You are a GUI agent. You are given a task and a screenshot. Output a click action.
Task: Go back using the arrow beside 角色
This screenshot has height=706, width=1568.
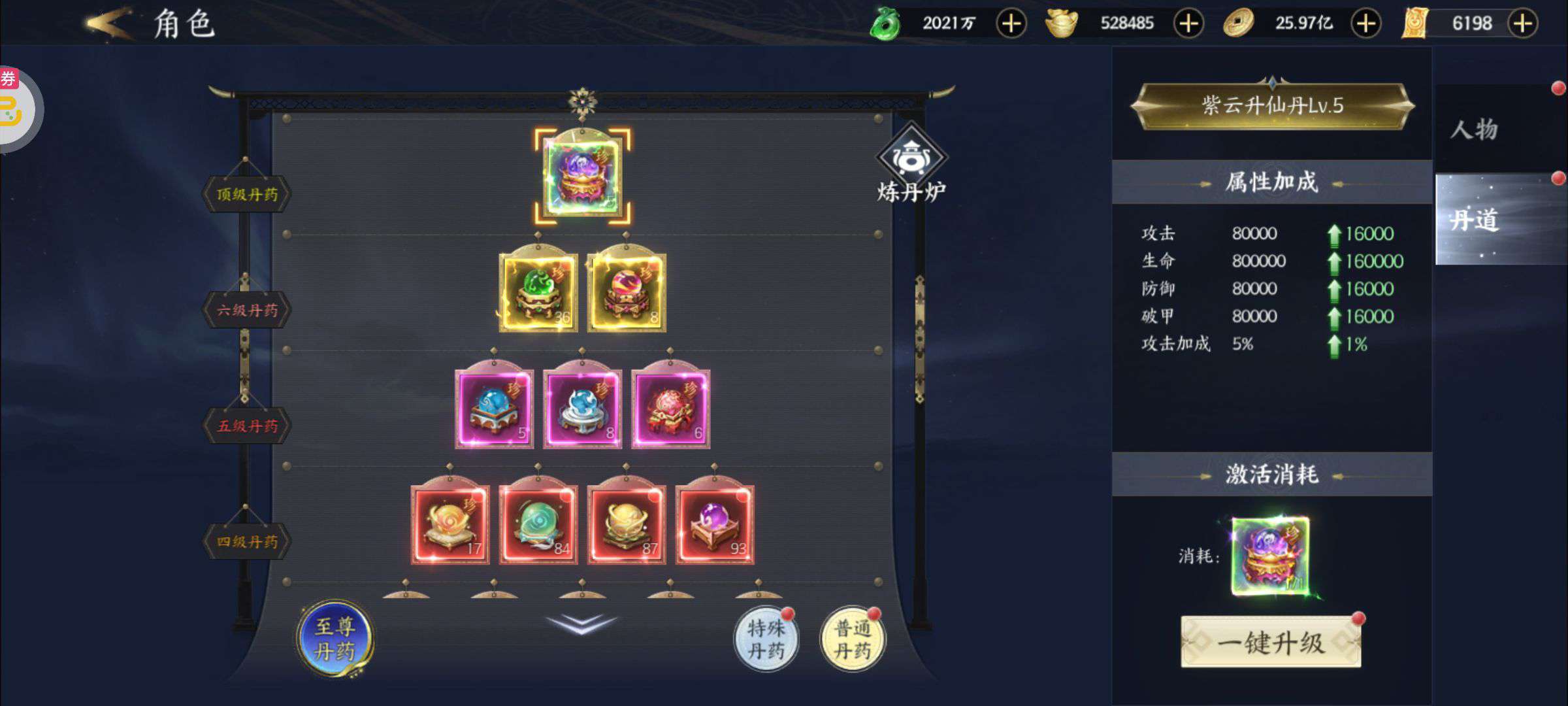click(x=108, y=24)
